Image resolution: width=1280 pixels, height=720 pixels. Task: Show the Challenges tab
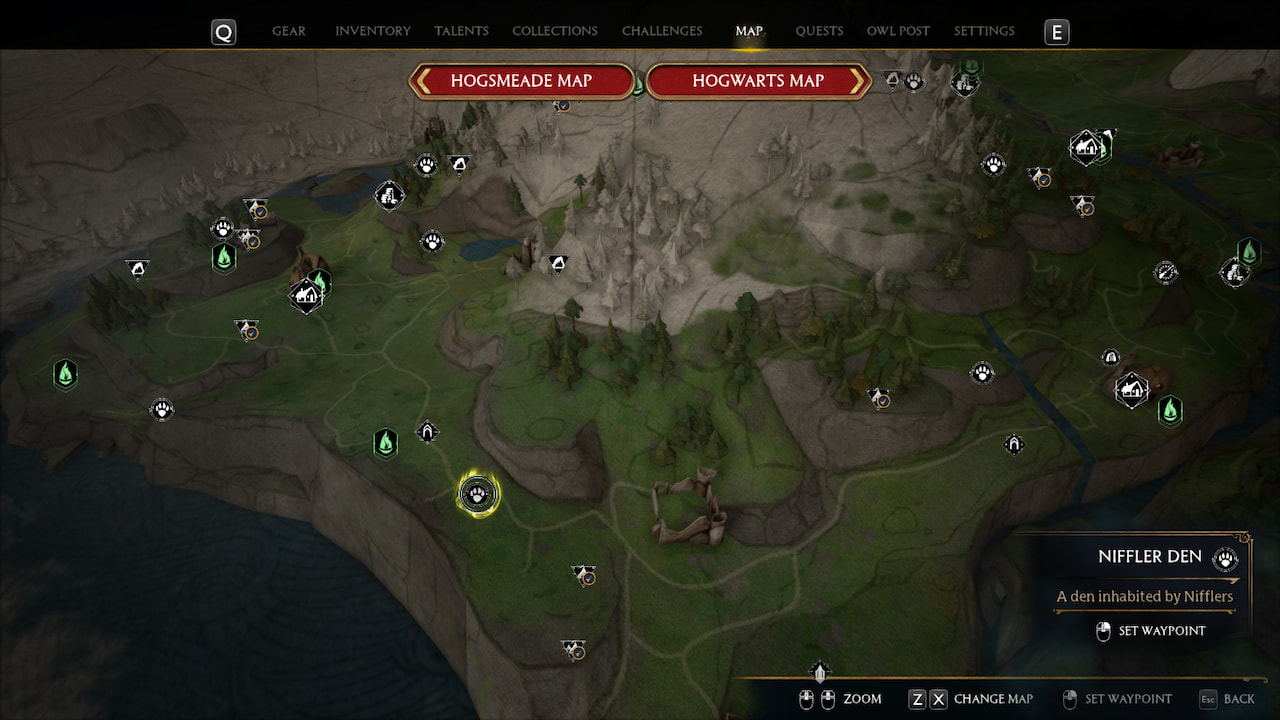pos(662,31)
